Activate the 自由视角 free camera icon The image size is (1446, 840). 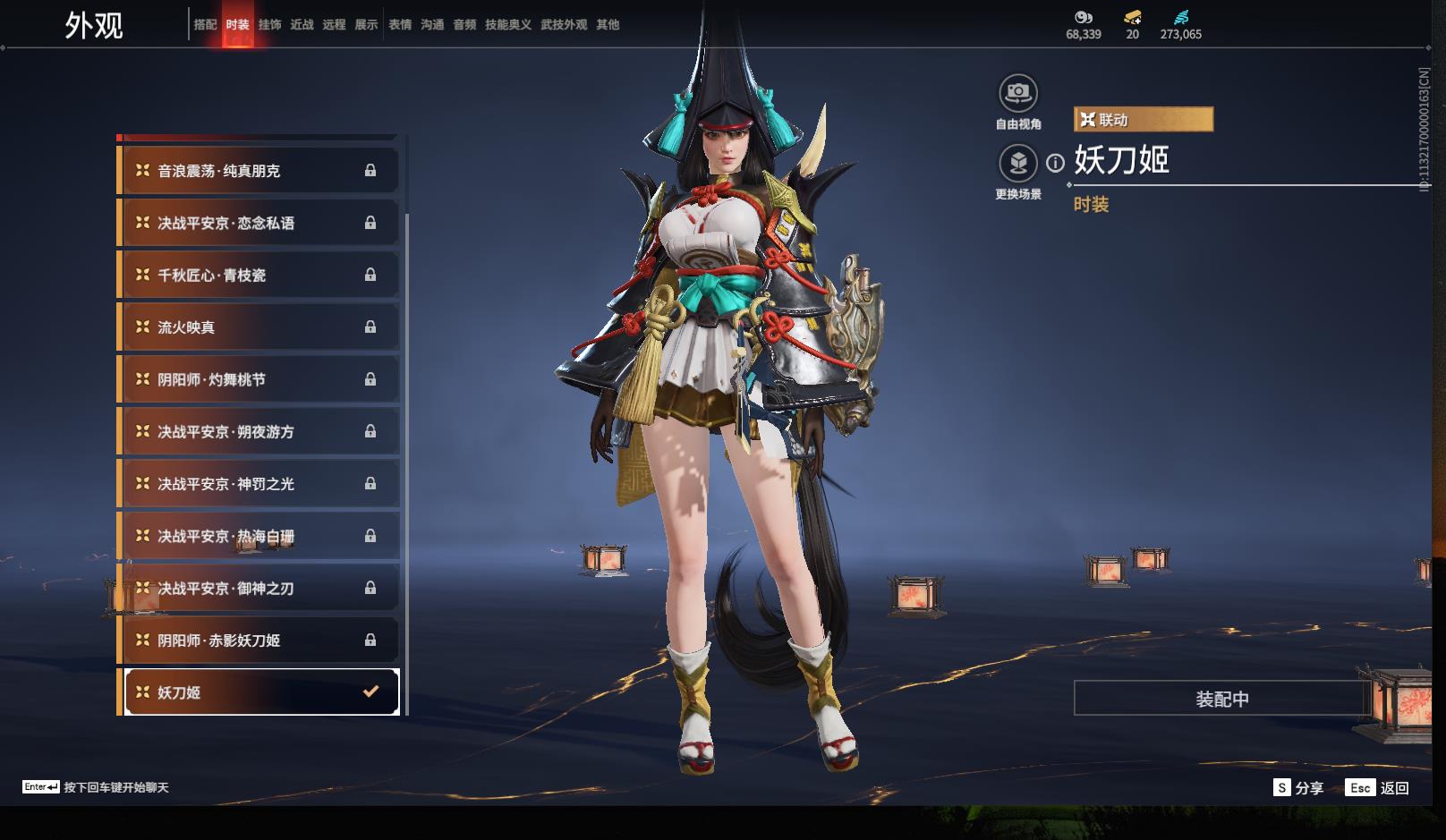tap(1017, 93)
